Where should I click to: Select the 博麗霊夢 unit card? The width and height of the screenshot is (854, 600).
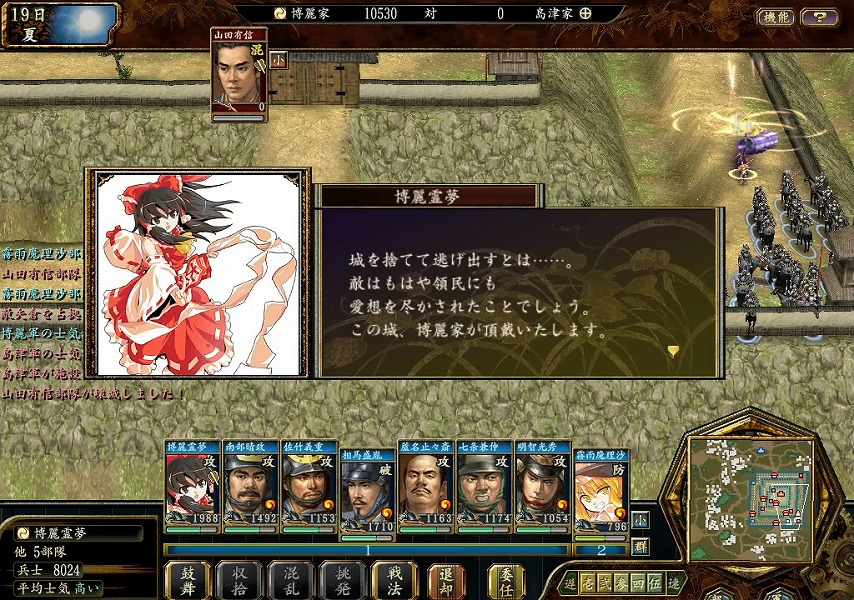(192, 484)
